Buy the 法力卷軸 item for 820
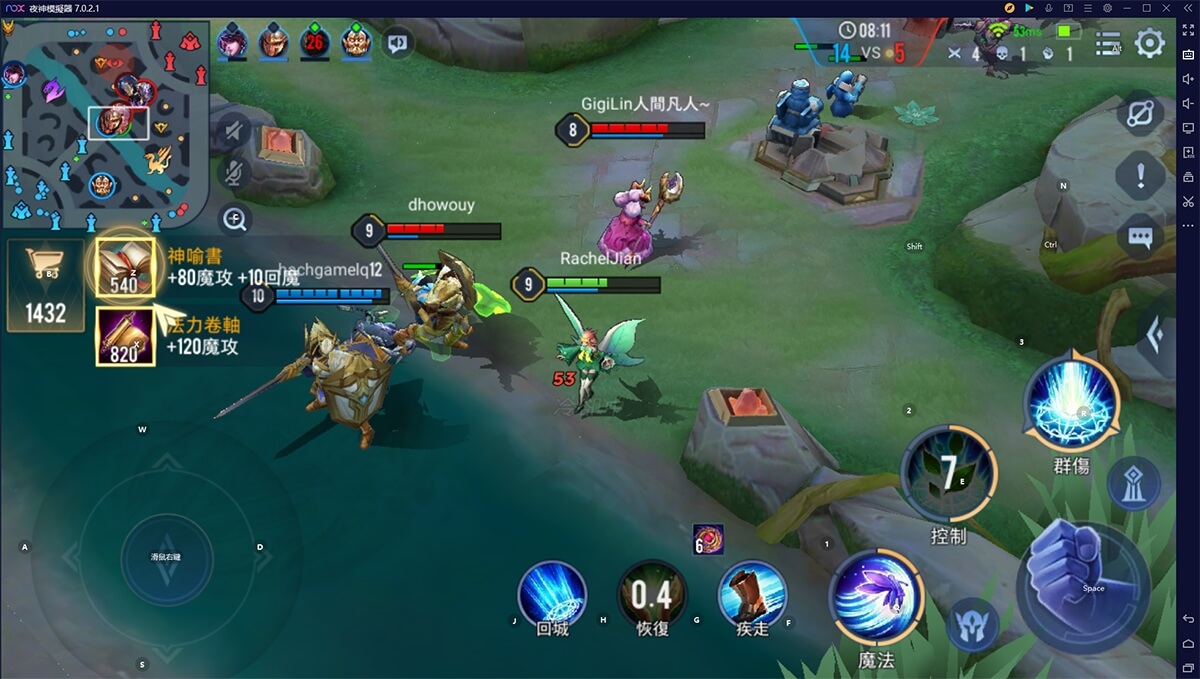 (125, 337)
